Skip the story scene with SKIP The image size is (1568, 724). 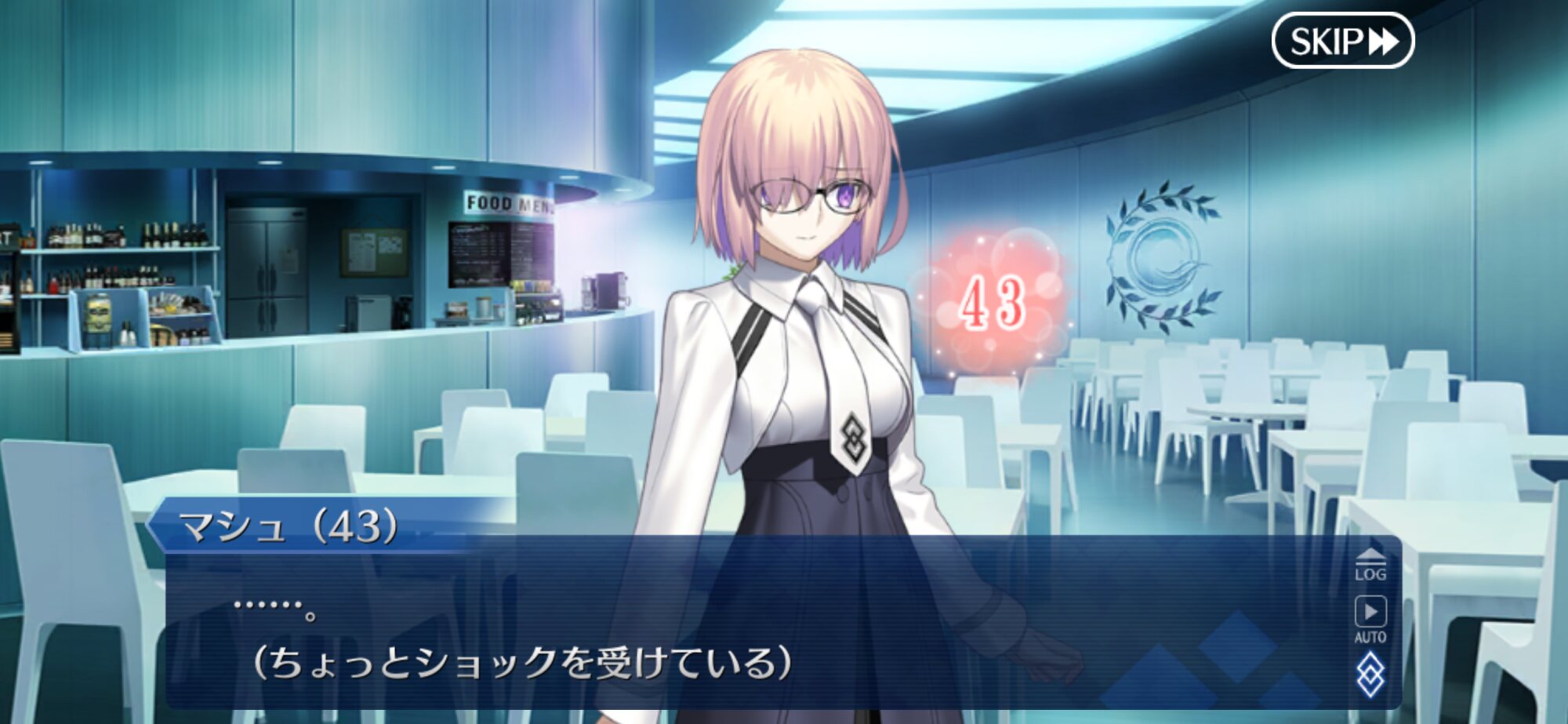pyautogui.click(x=1342, y=41)
